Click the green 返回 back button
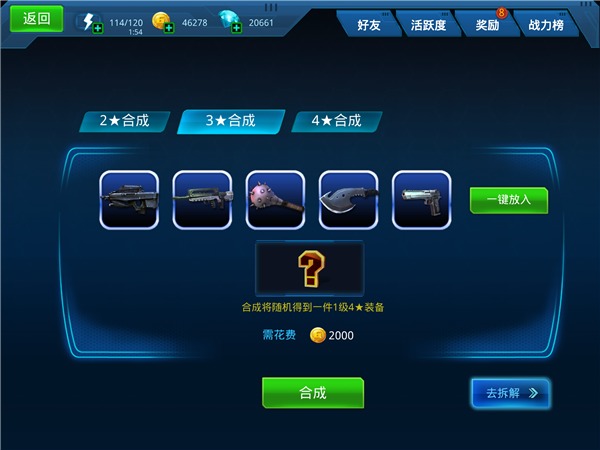Screen dimensions: 600x450 point(36,18)
